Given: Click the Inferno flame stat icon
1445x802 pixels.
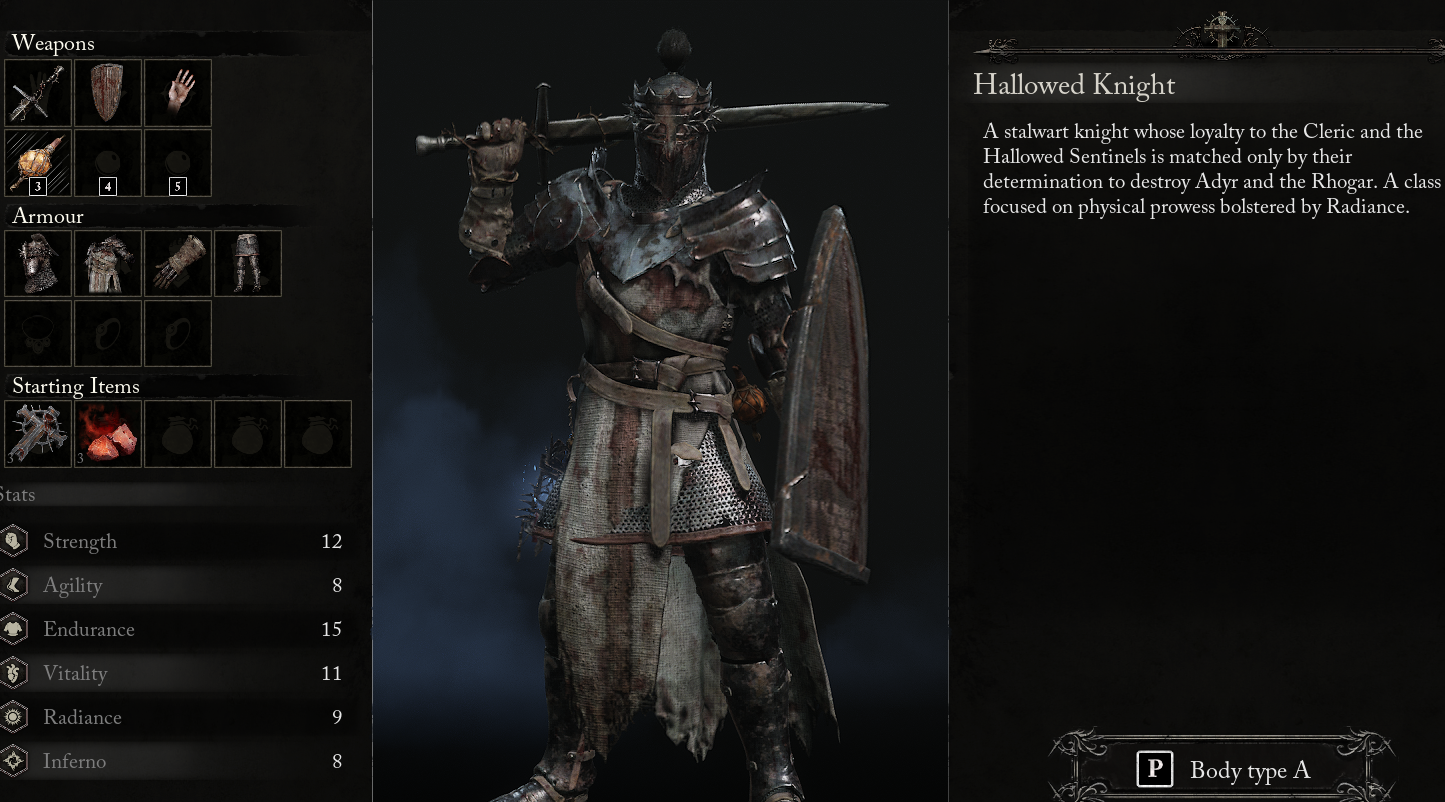Looking at the screenshot, I should (x=14, y=761).
